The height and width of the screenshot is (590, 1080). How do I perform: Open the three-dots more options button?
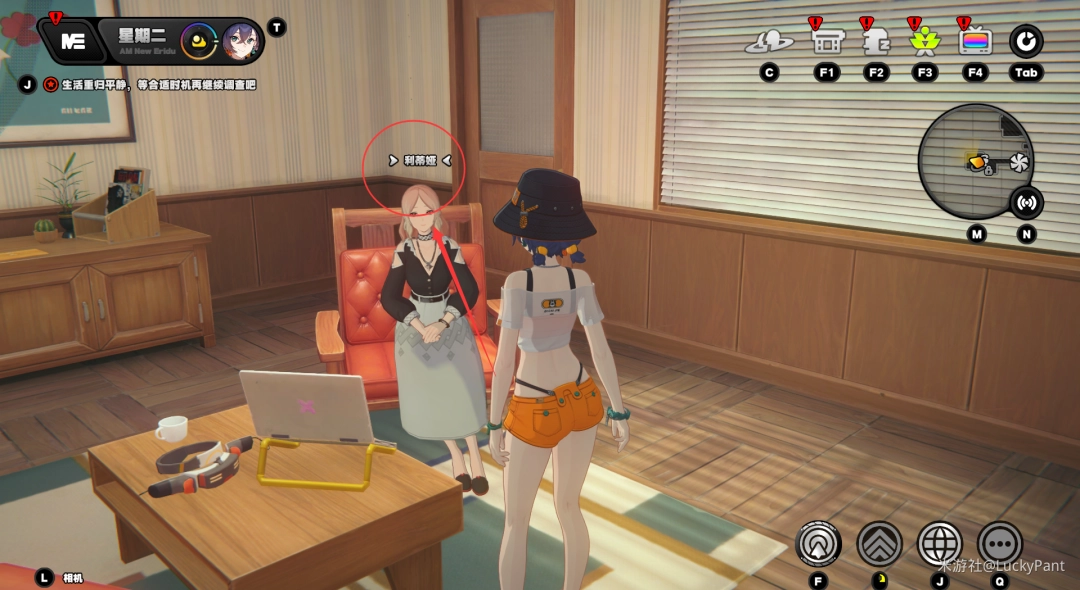tap(999, 544)
